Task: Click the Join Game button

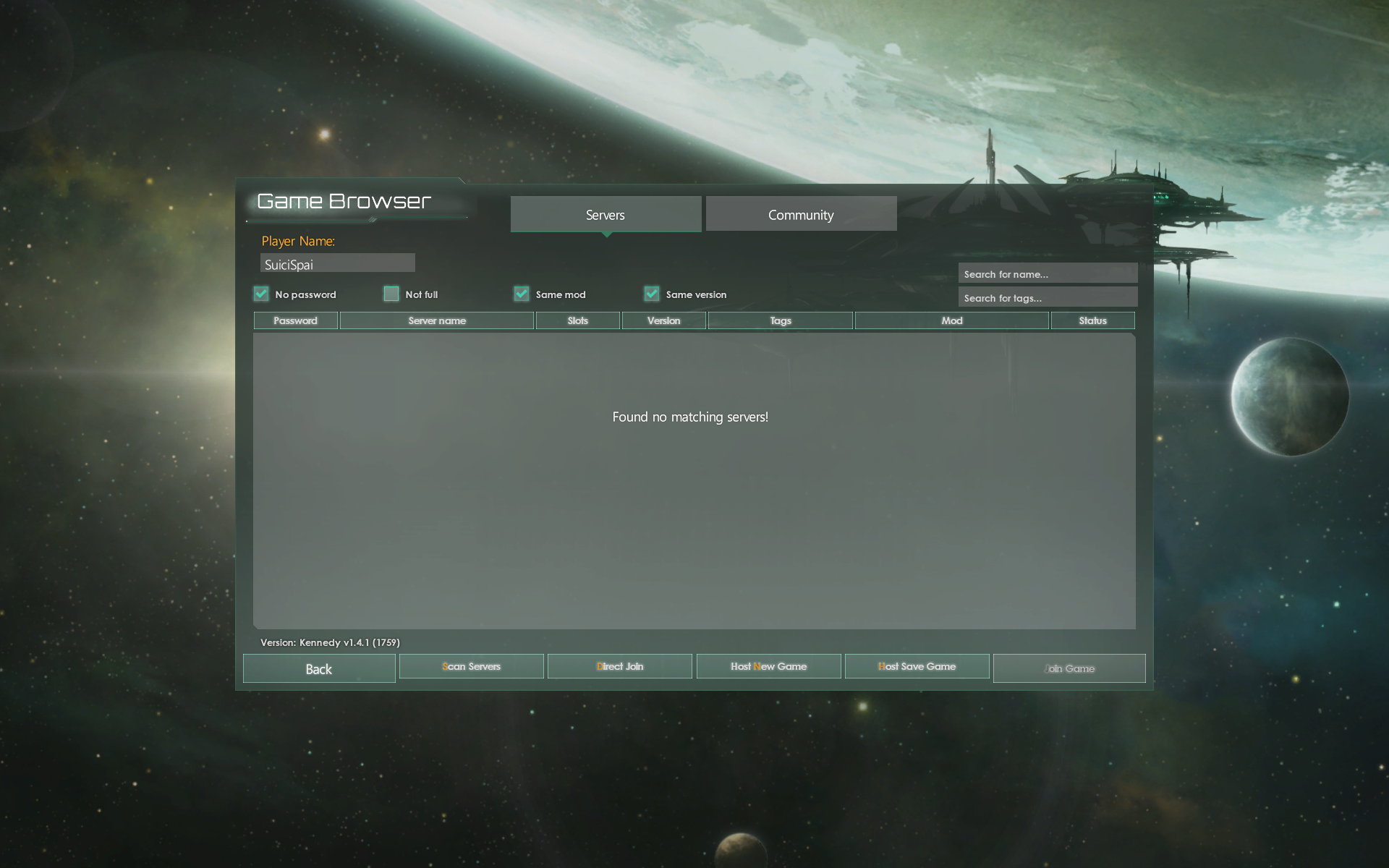Action: click(1069, 668)
